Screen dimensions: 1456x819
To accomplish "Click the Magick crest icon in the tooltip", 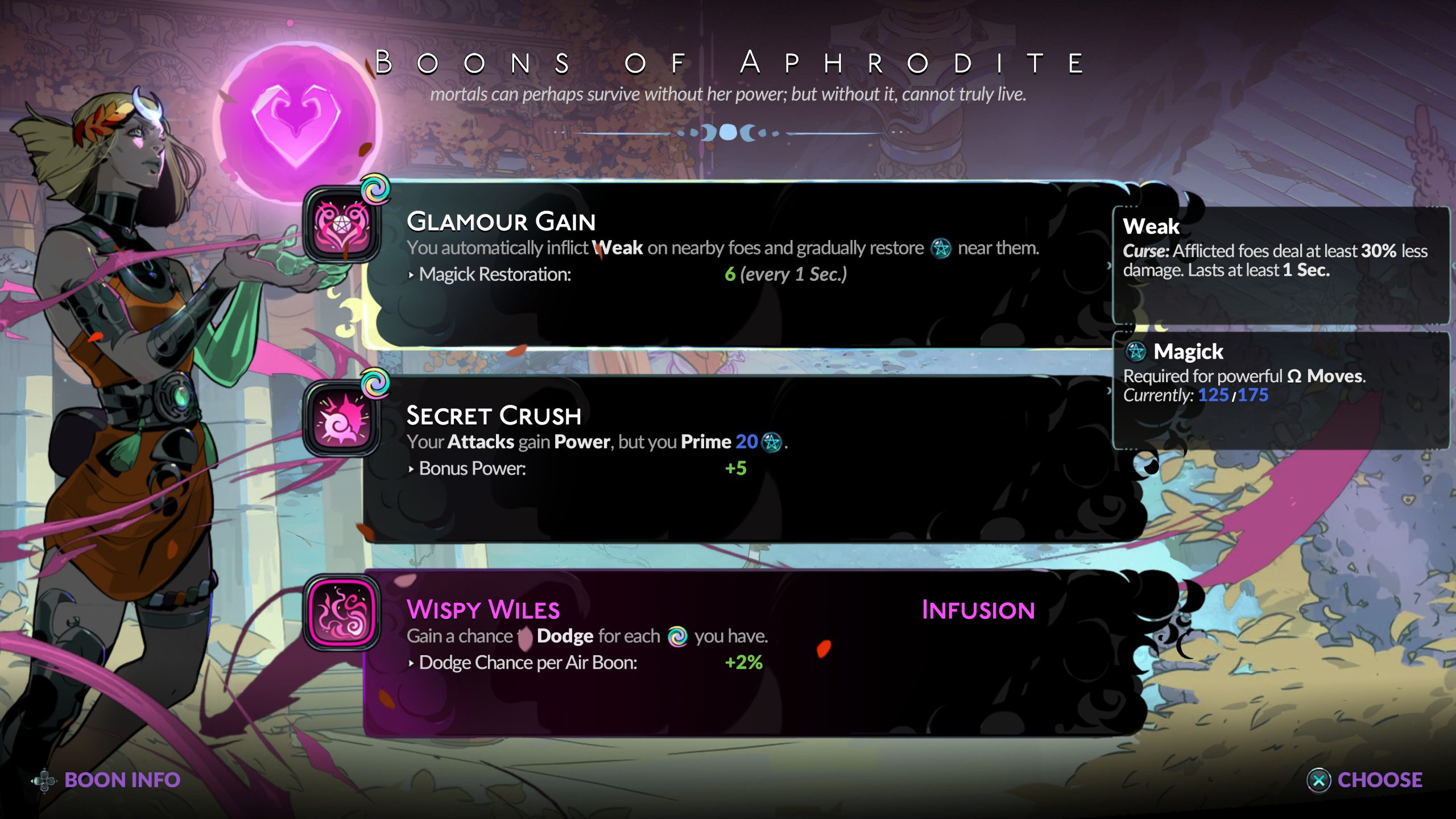I will point(1136,353).
